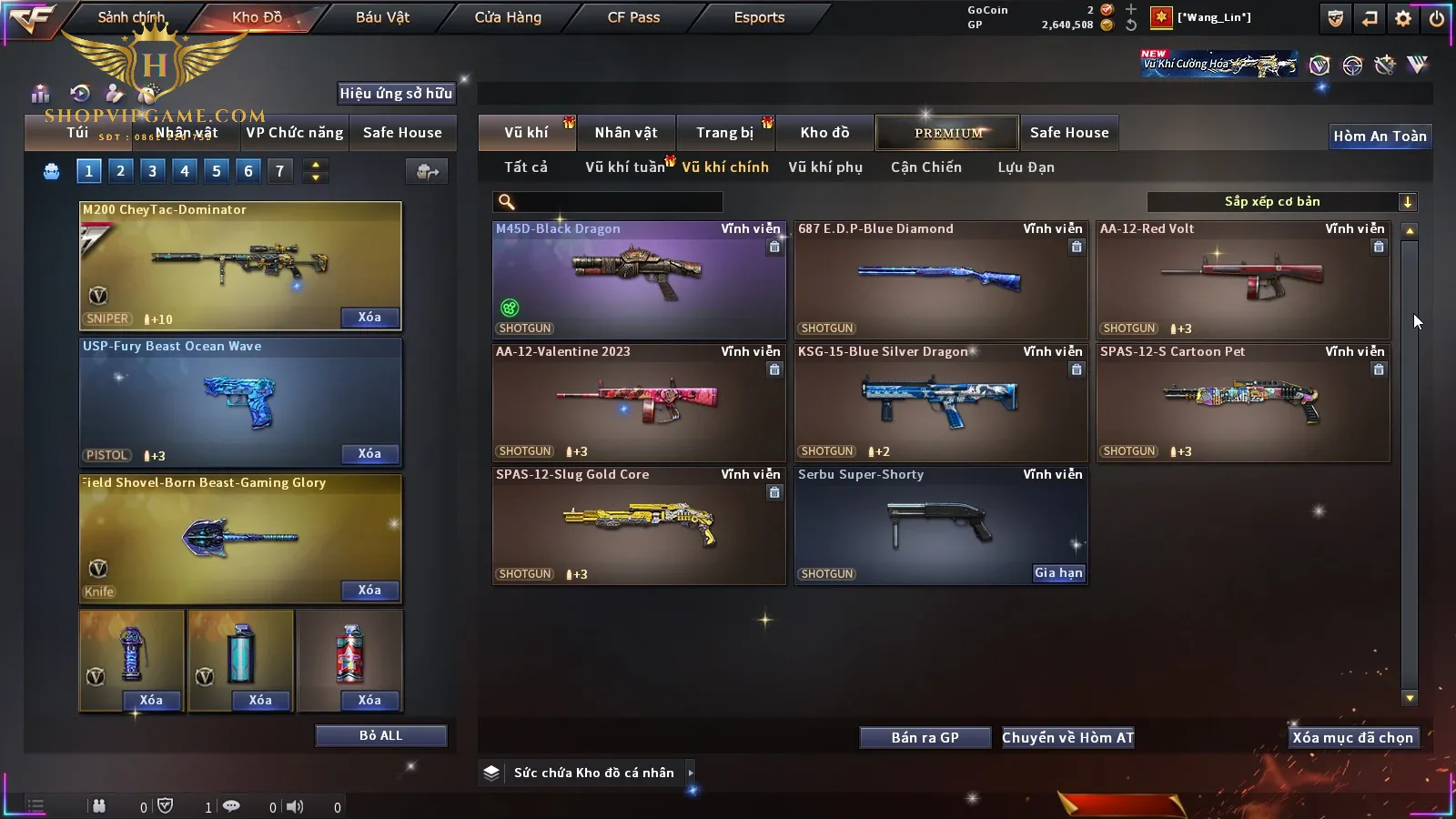Viewport: 1456px width, 819px height.
Task: Open the Cửa Hàng shop menu
Action: (508, 17)
